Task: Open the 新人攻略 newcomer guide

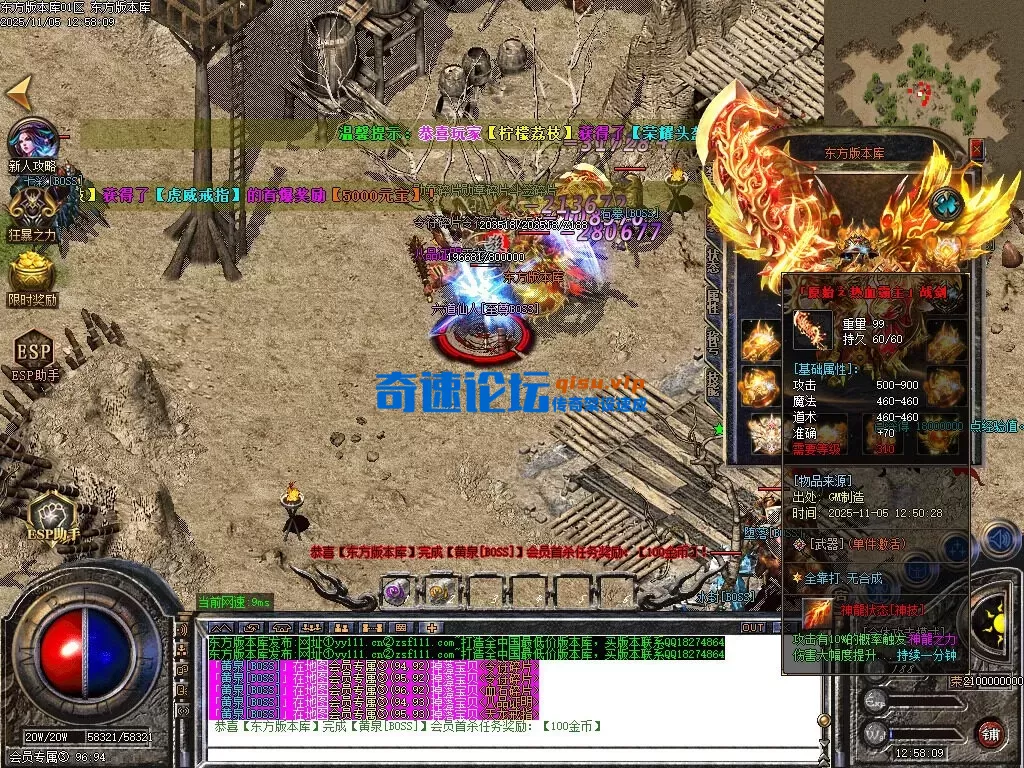Action: 32,141
